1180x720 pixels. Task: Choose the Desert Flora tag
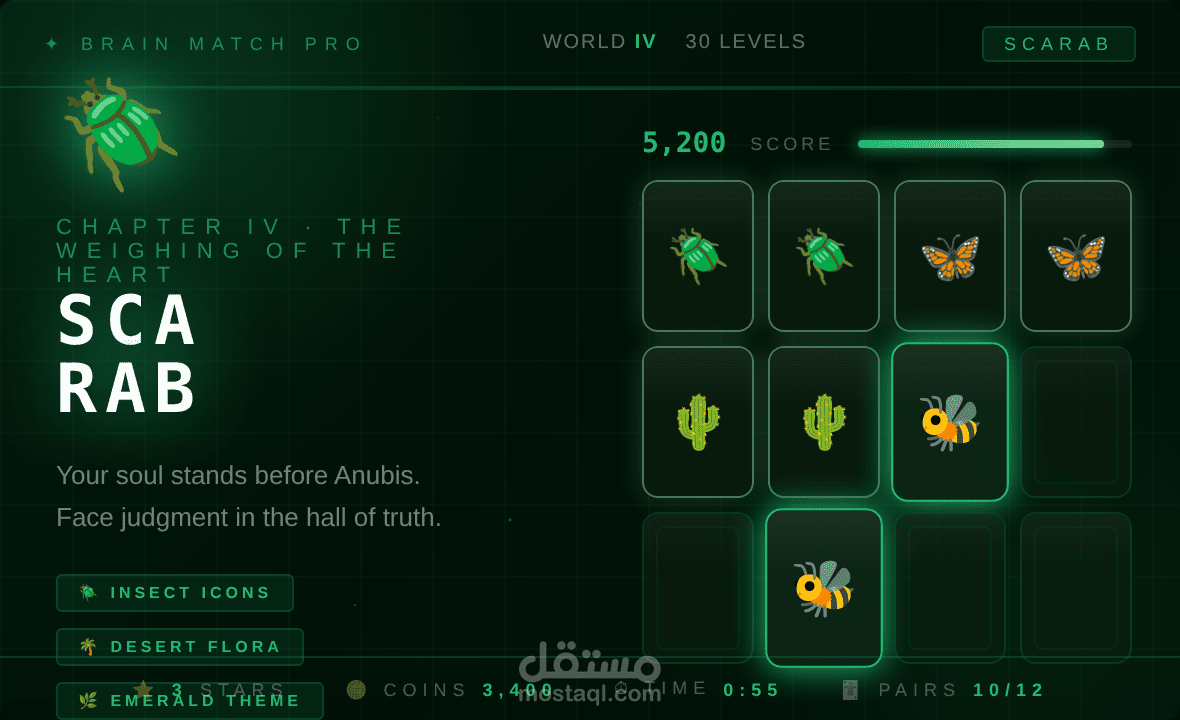tap(180, 647)
